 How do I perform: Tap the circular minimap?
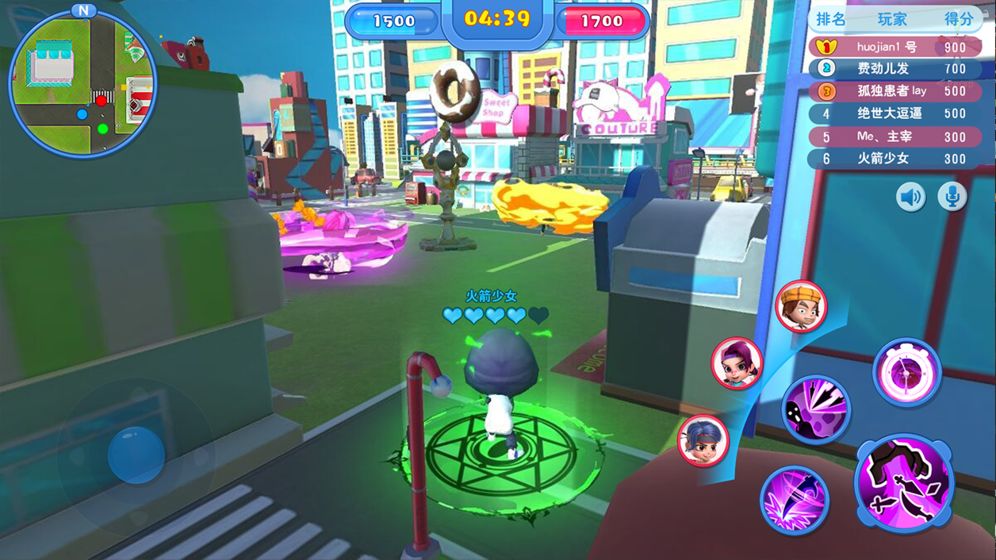[83, 82]
